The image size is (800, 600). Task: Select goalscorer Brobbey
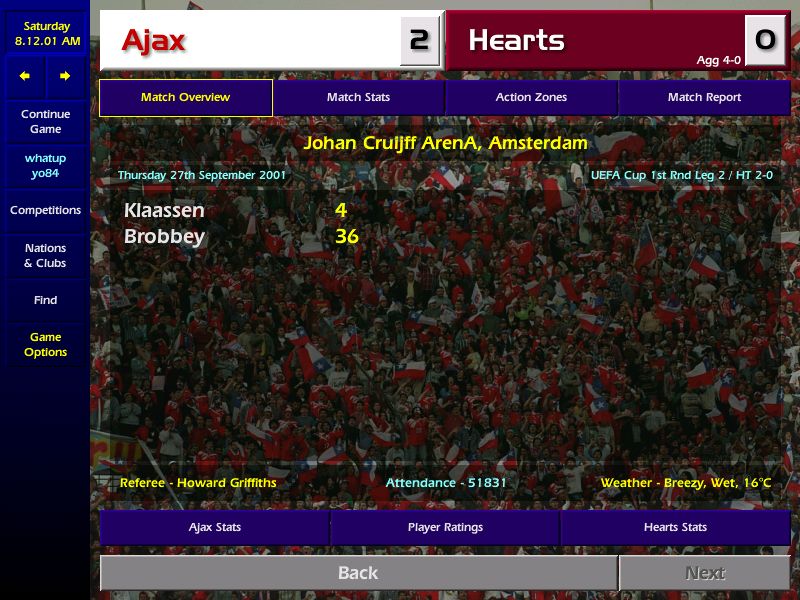[164, 237]
